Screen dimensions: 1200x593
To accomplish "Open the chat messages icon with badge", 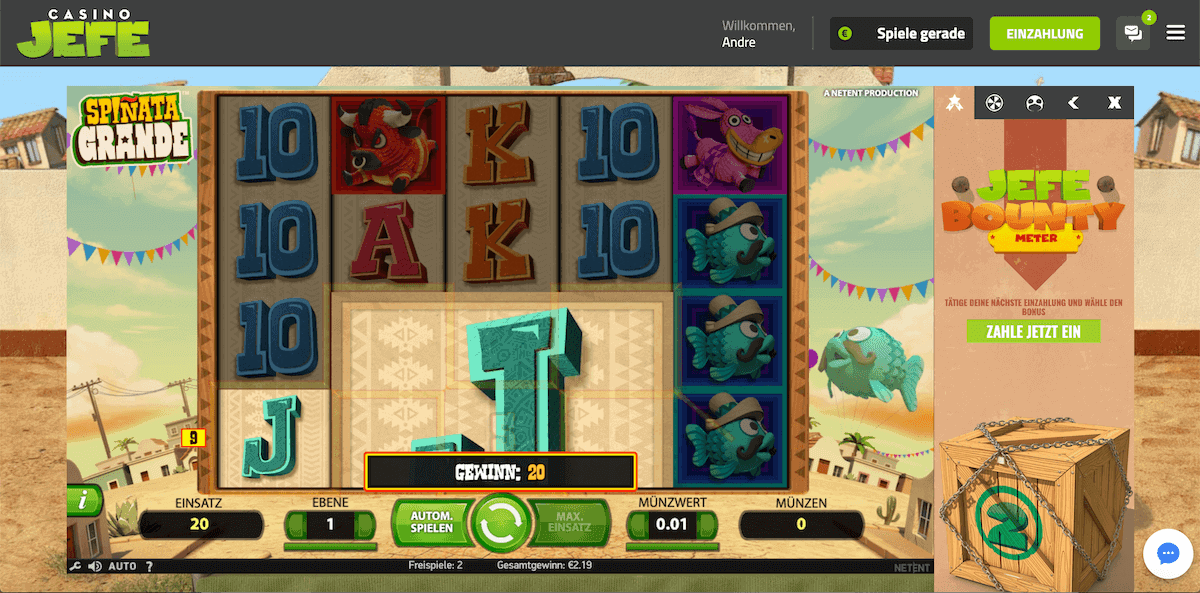I will tap(1133, 33).
